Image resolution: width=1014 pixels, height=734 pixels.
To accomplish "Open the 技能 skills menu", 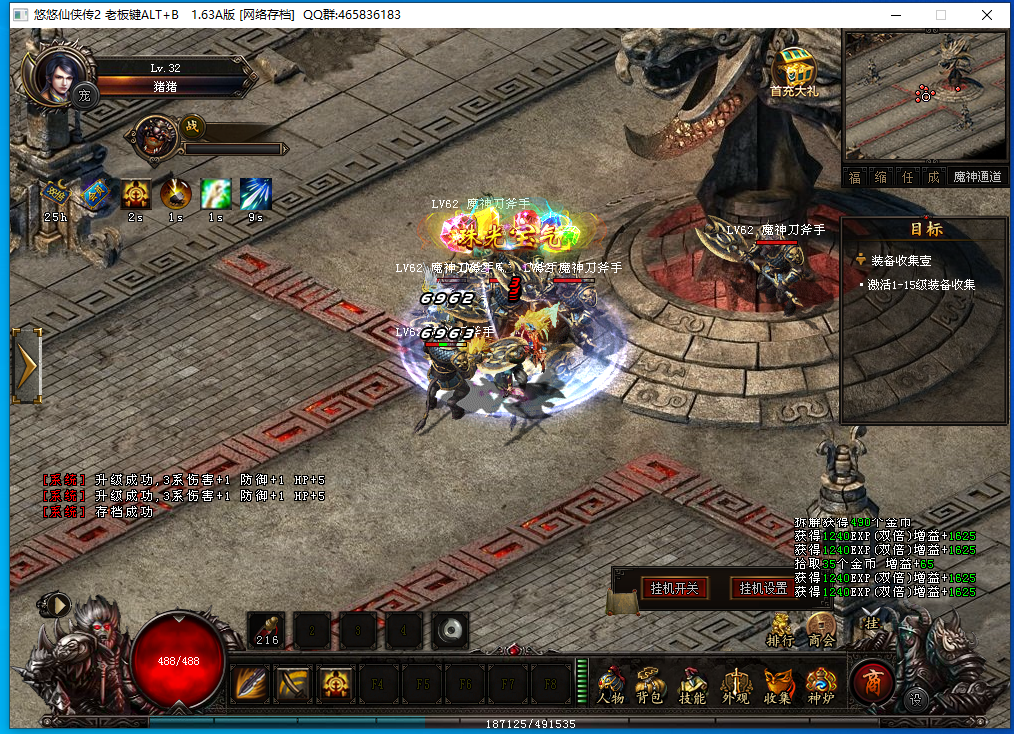I will [x=693, y=685].
